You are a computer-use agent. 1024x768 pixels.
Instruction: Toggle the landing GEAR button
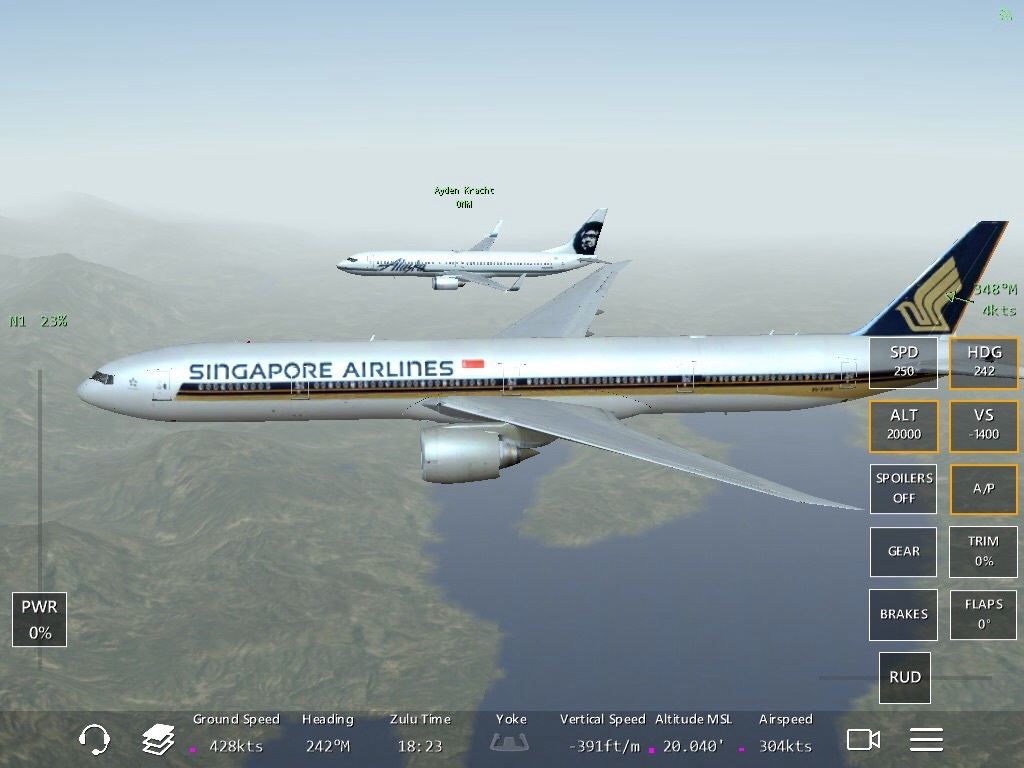click(903, 551)
